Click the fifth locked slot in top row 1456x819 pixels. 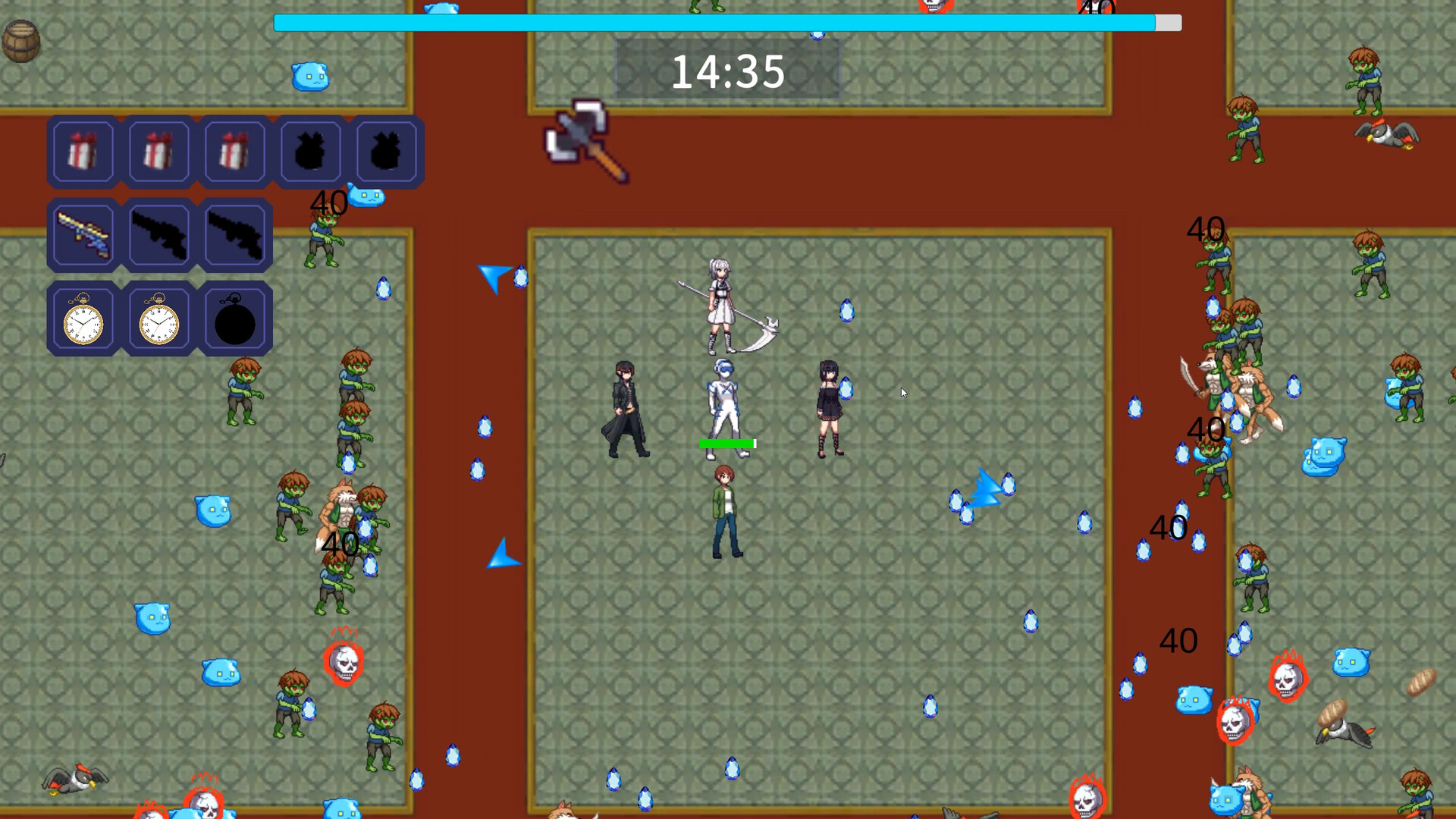coord(386,151)
